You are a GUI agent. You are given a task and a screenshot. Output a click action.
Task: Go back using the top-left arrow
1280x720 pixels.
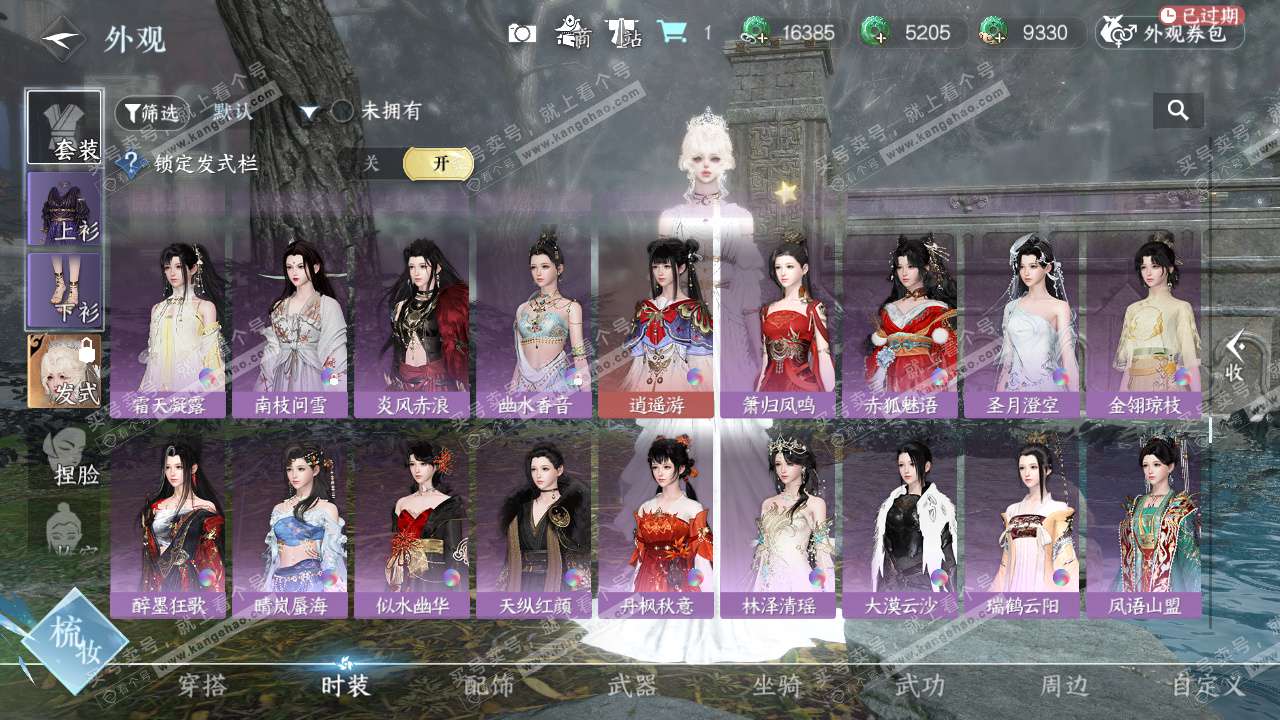pyautogui.click(x=62, y=39)
